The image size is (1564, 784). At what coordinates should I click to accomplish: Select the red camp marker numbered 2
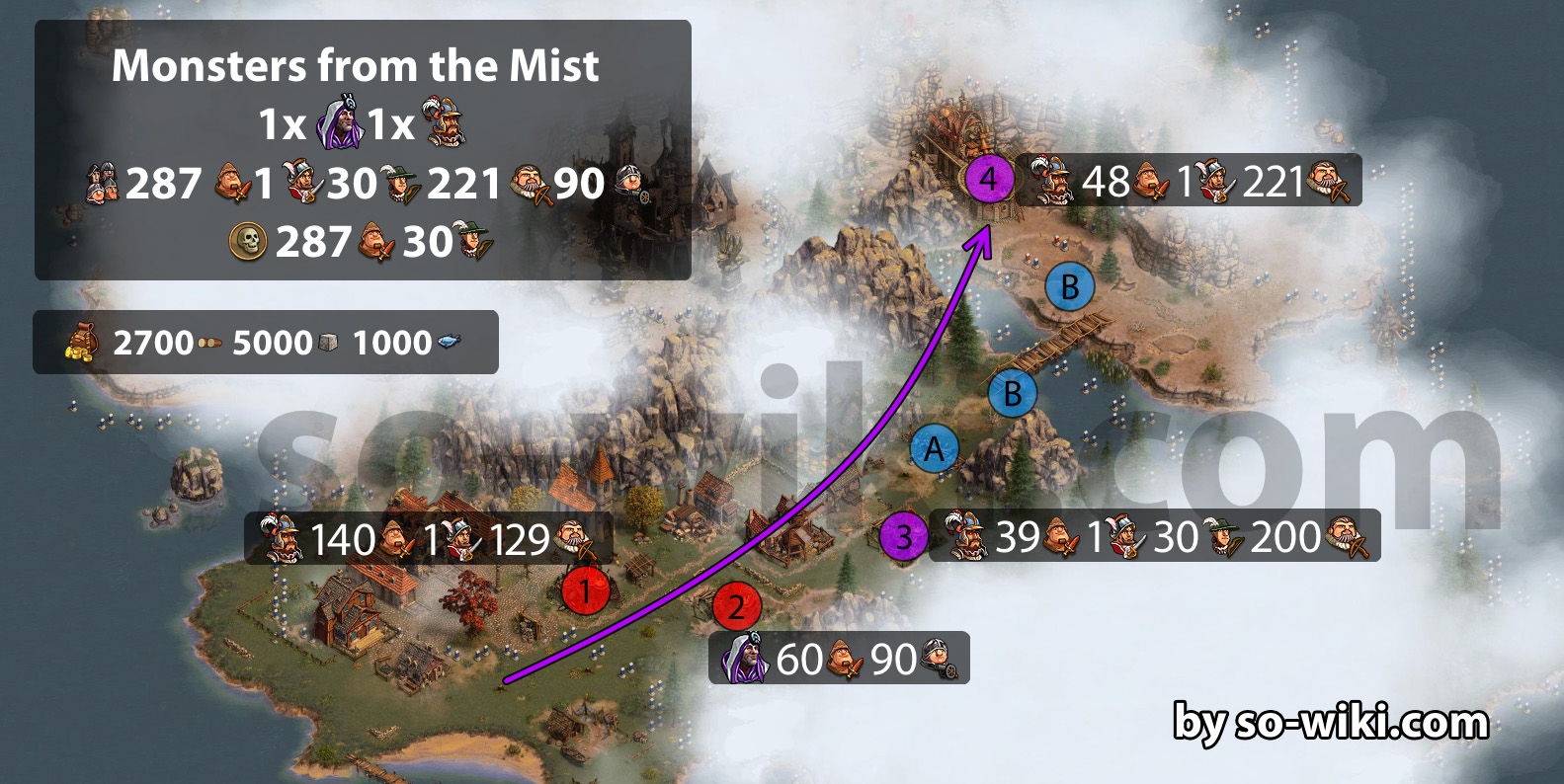tap(736, 606)
